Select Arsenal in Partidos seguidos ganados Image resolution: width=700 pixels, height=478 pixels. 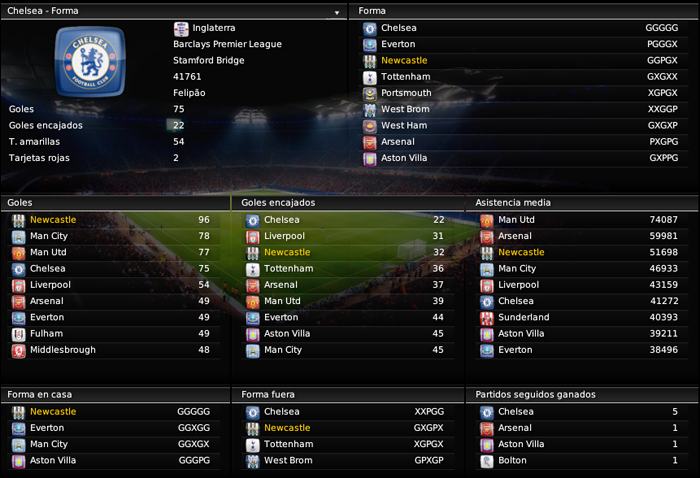coord(515,428)
